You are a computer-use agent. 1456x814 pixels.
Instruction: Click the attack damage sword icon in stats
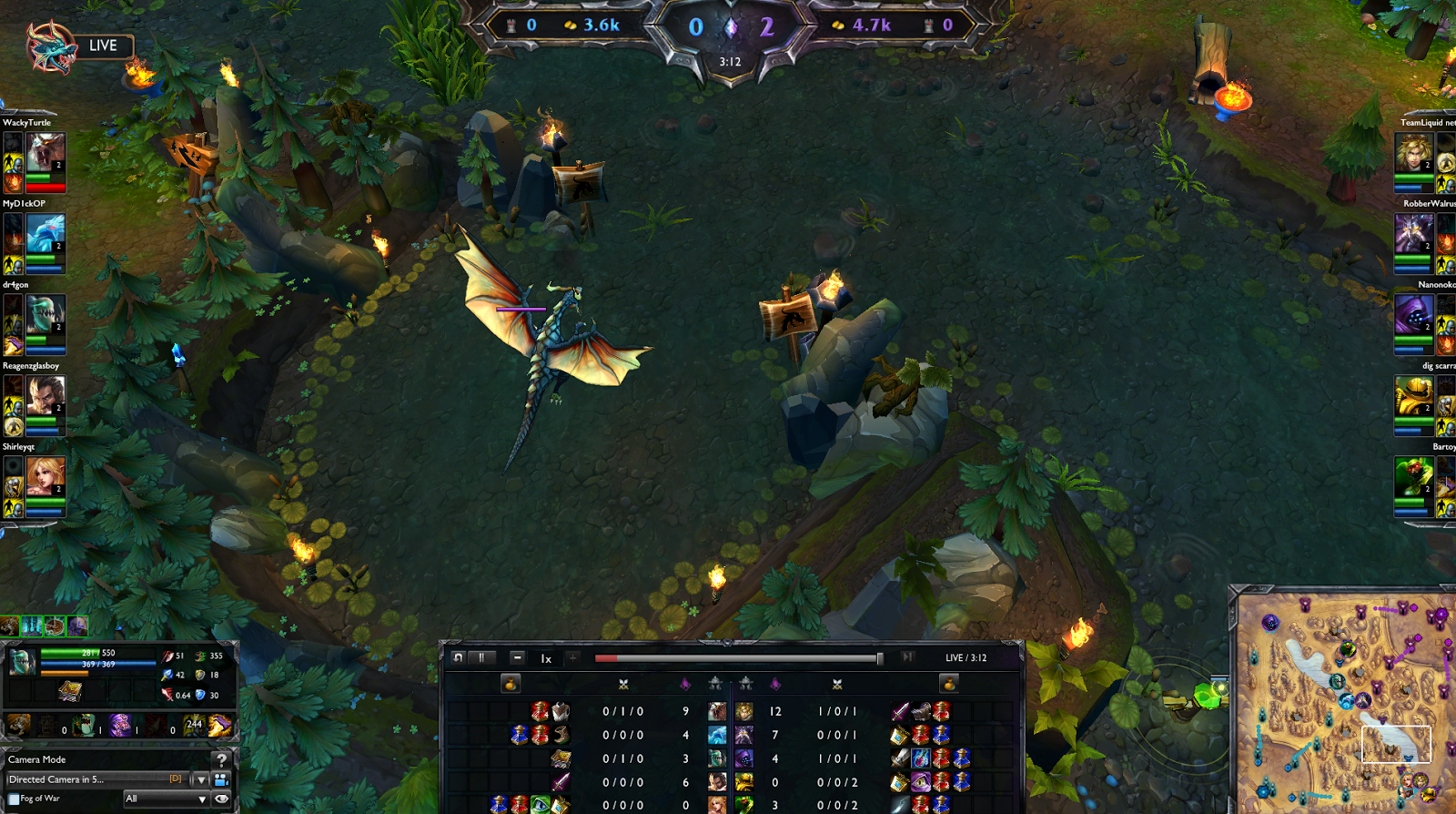tap(167, 658)
